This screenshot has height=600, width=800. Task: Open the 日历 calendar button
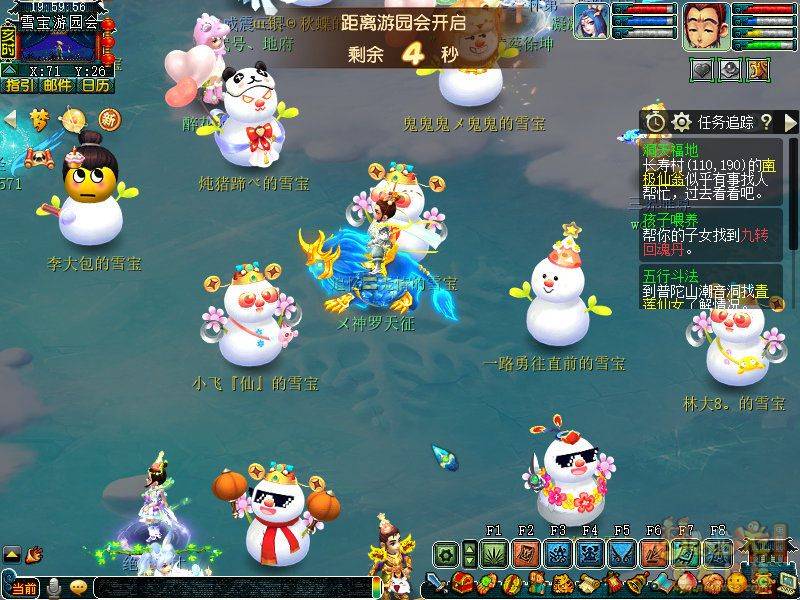pos(96,85)
